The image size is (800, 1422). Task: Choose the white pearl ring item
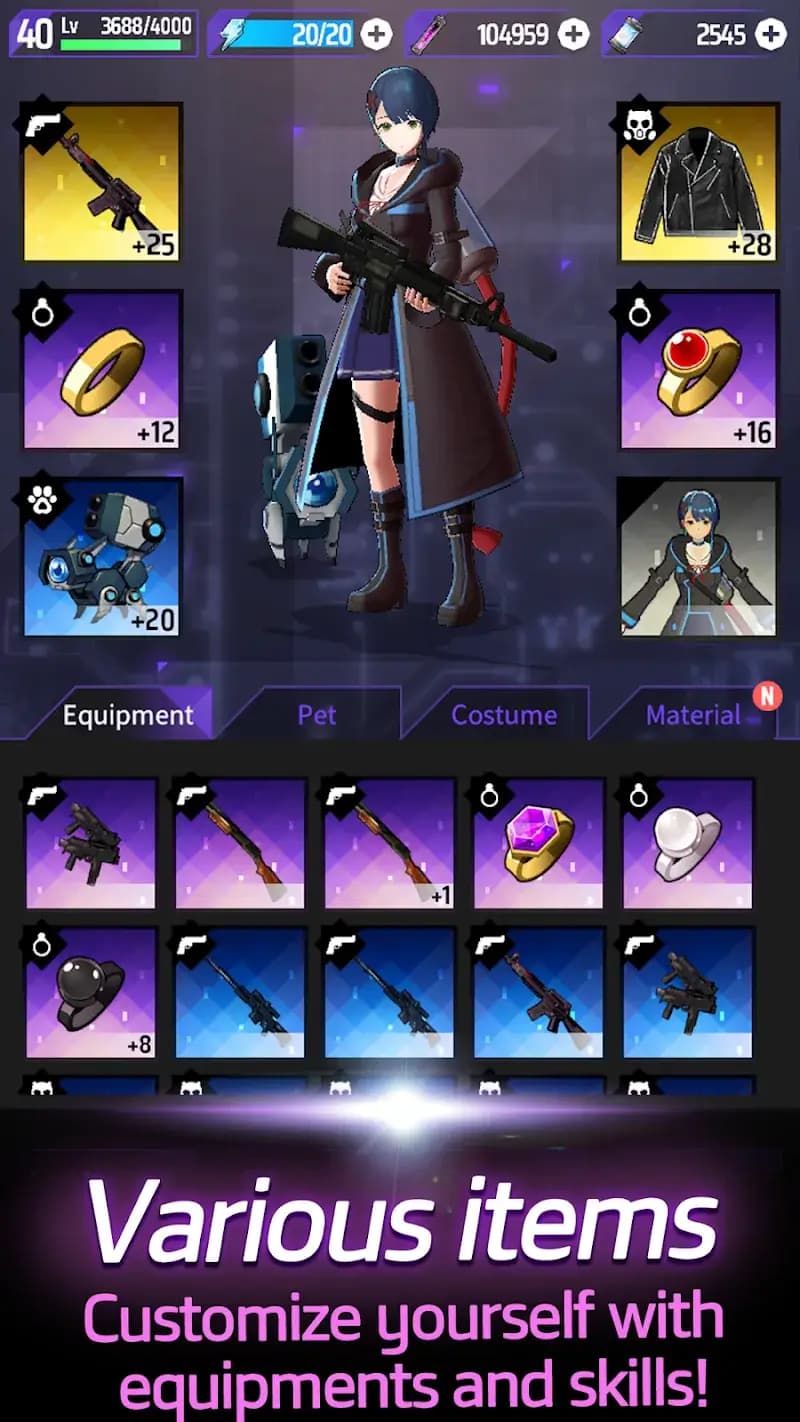(688, 843)
